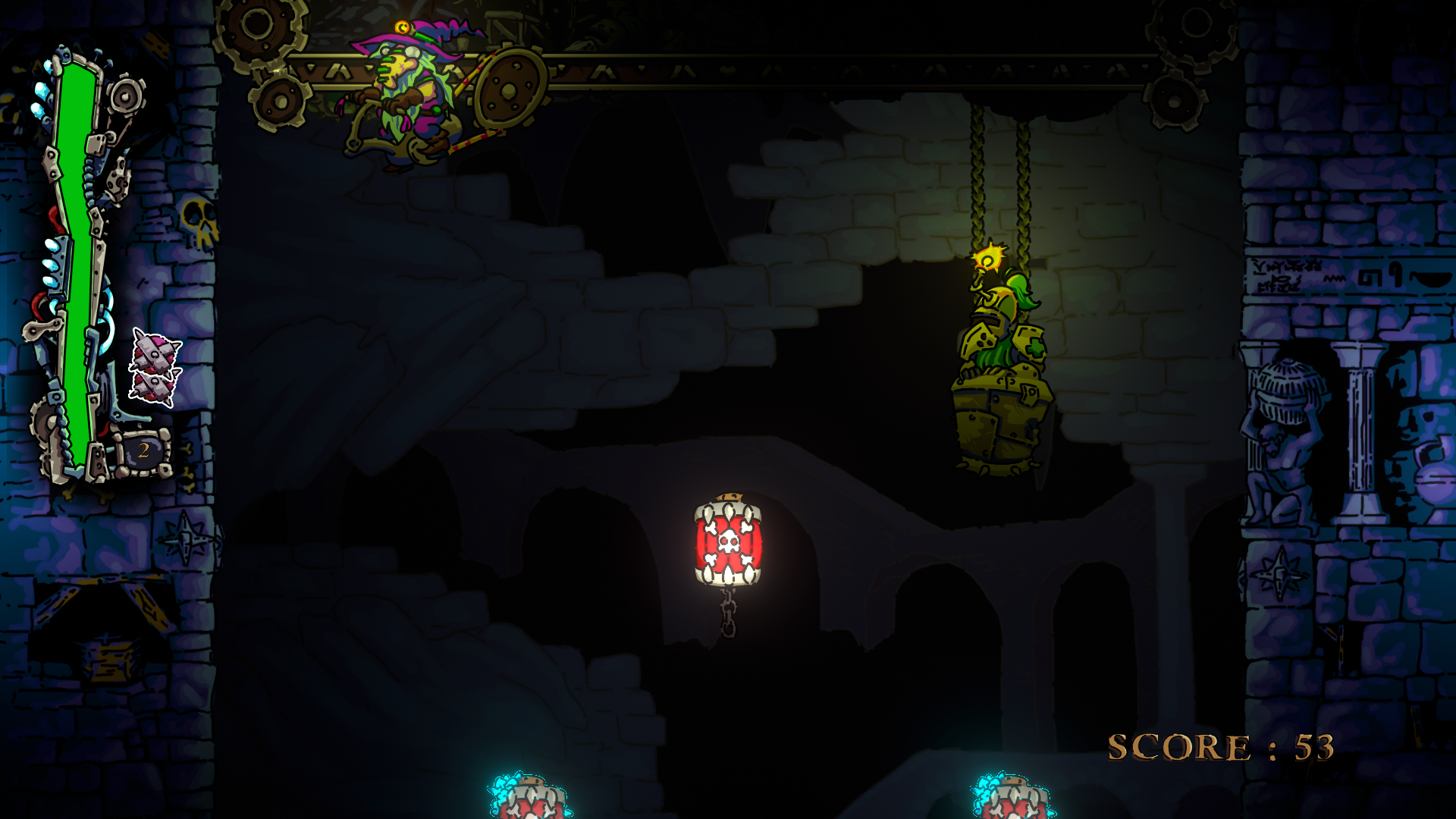Select the spiked flail ammo icon
This screenshot has height=819, width=1456.
click(155, 368)
